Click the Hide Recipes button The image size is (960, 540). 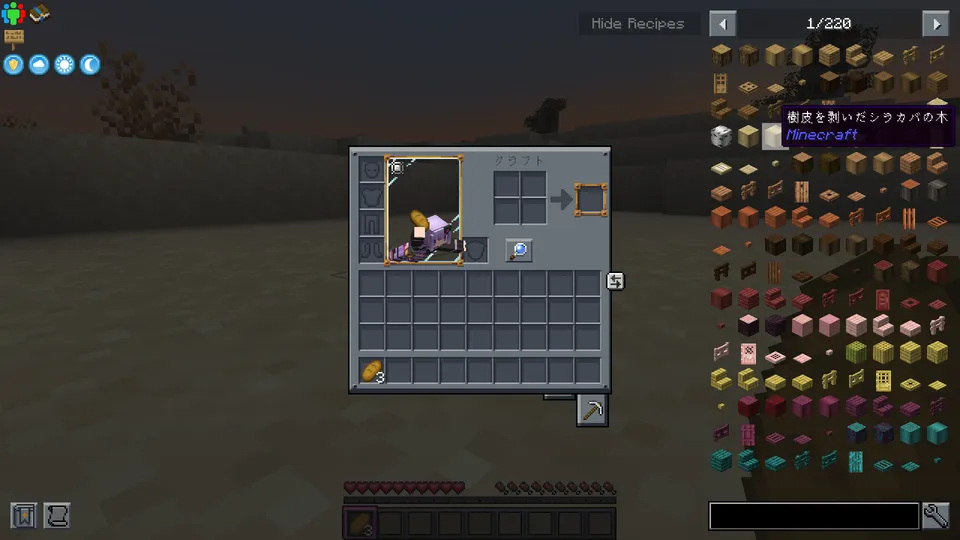[x=638, y=24]
